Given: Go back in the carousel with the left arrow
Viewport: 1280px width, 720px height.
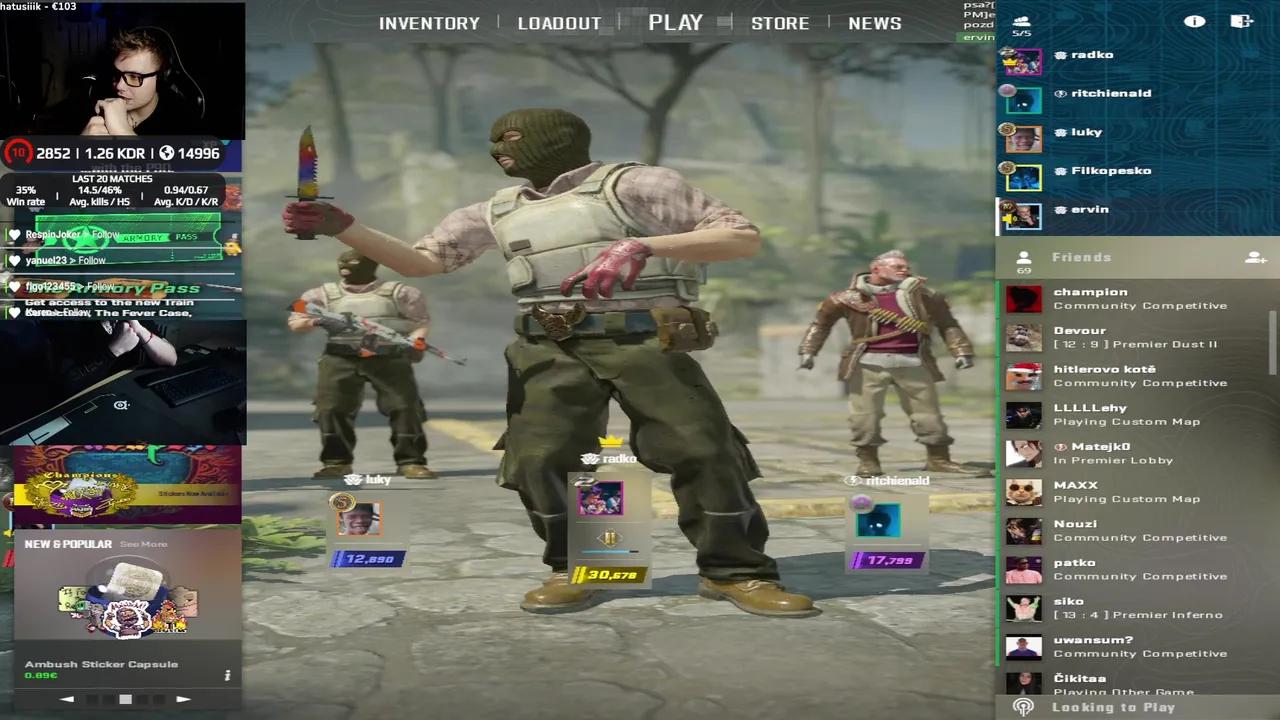Looking at the screenshot, I should pyautogui.click(x=66, y=699).
